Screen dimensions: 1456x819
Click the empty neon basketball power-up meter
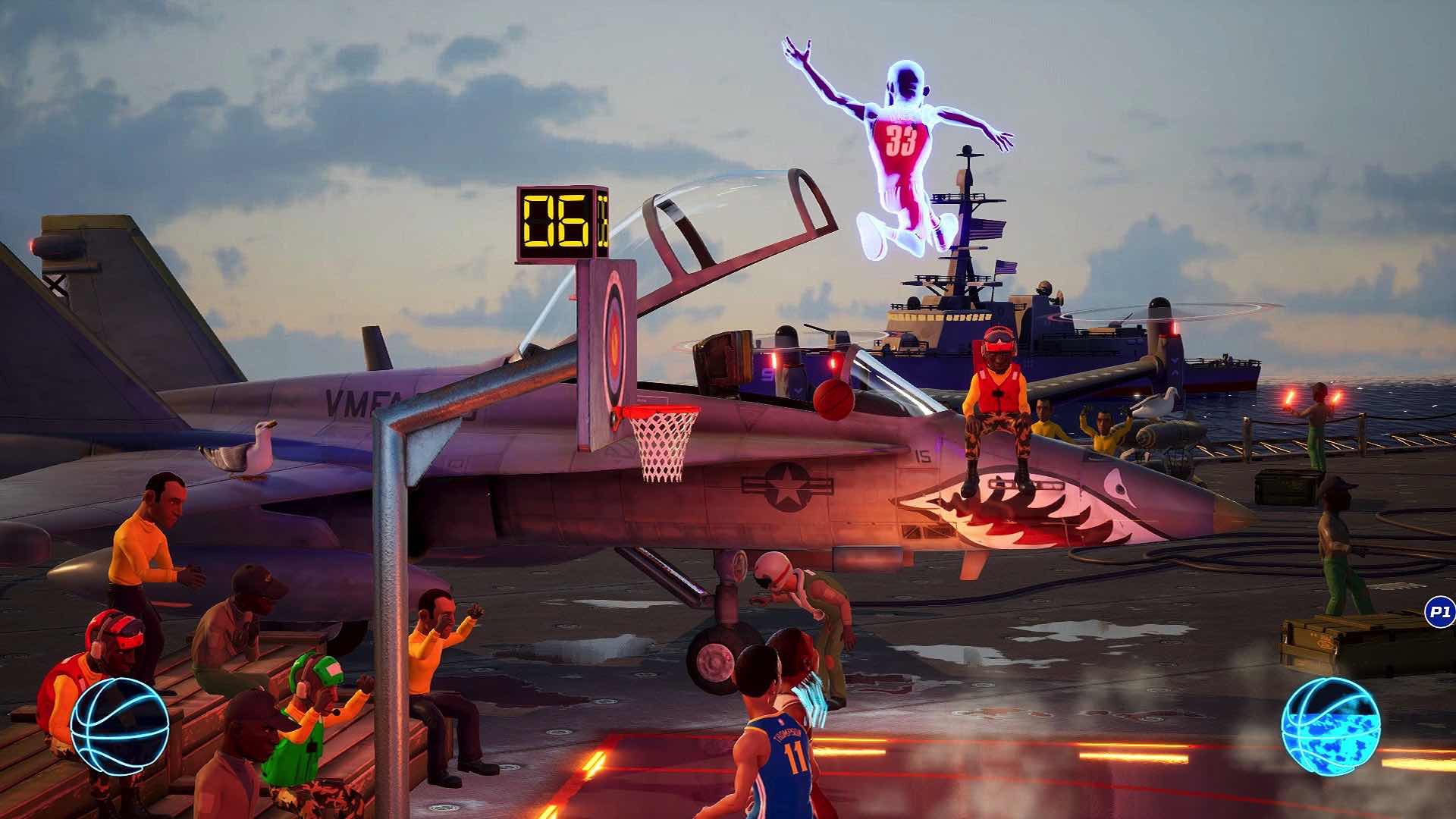click(119, 726)
